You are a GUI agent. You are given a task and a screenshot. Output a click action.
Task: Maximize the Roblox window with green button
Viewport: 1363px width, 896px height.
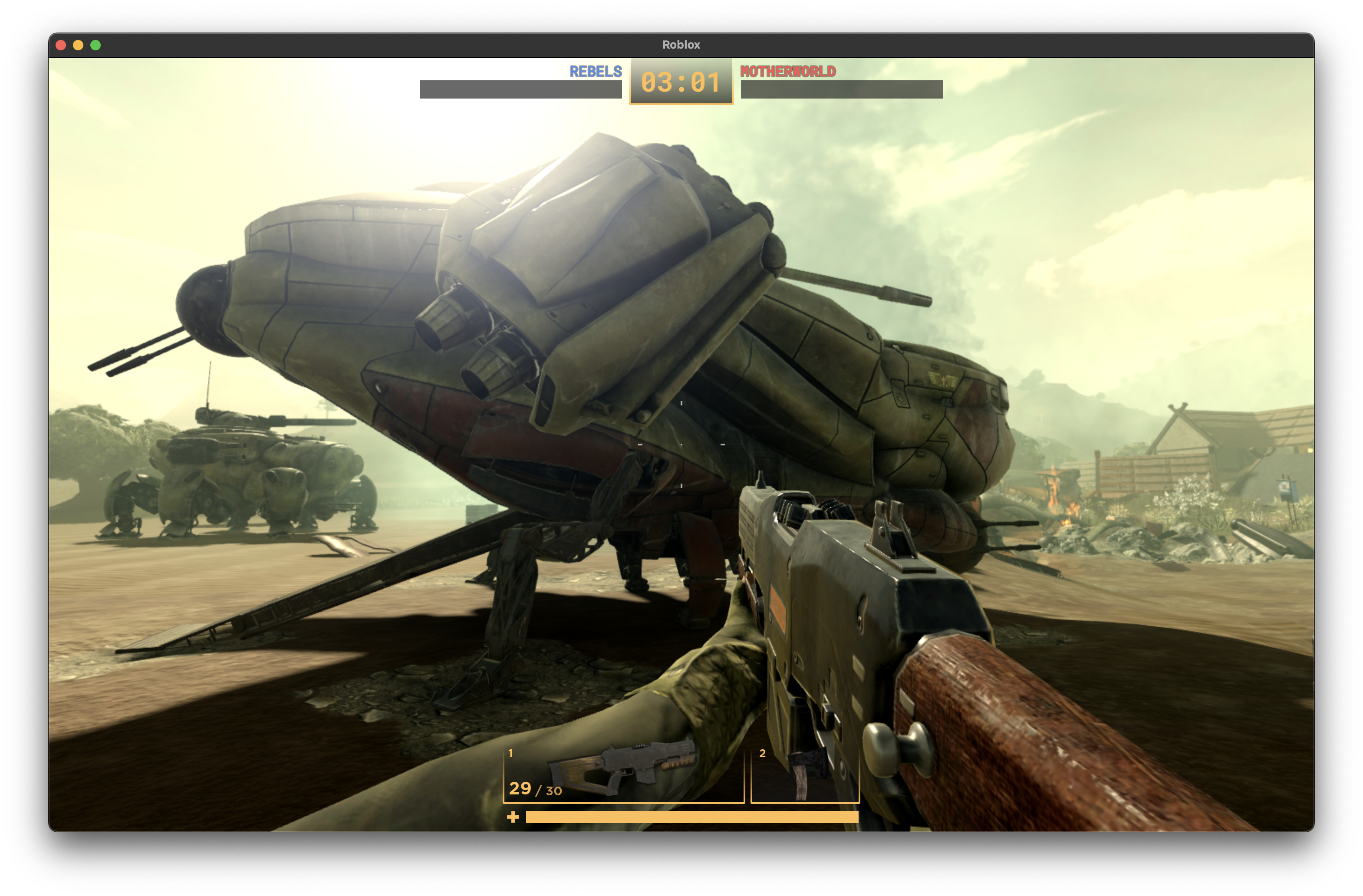[95, 45]
